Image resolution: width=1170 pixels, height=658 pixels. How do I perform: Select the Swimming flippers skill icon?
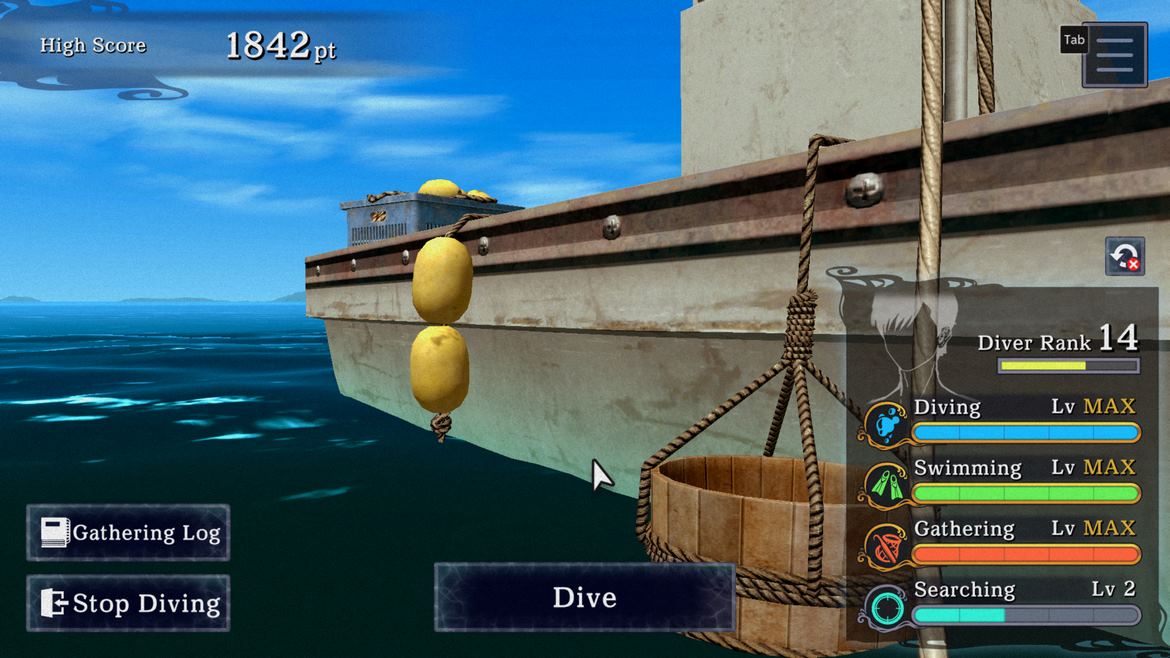pos(885,484)
